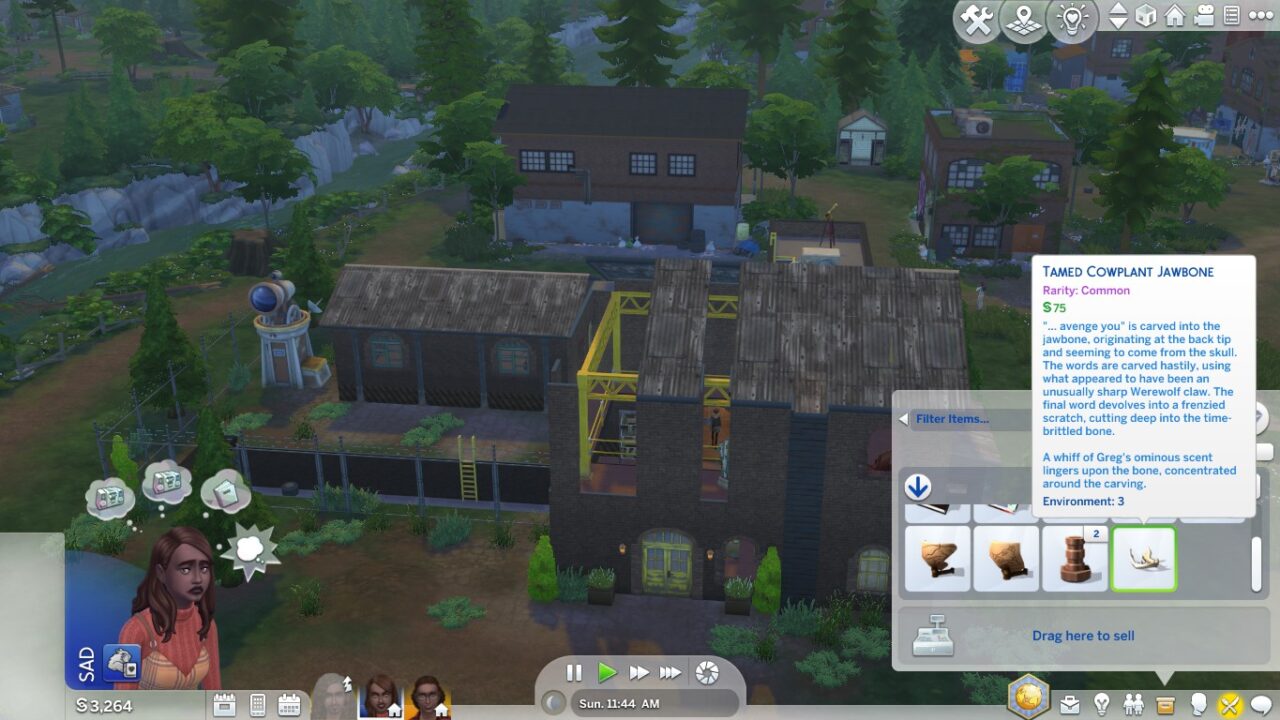Open the notifications list icon

[x=1232, y=15]
